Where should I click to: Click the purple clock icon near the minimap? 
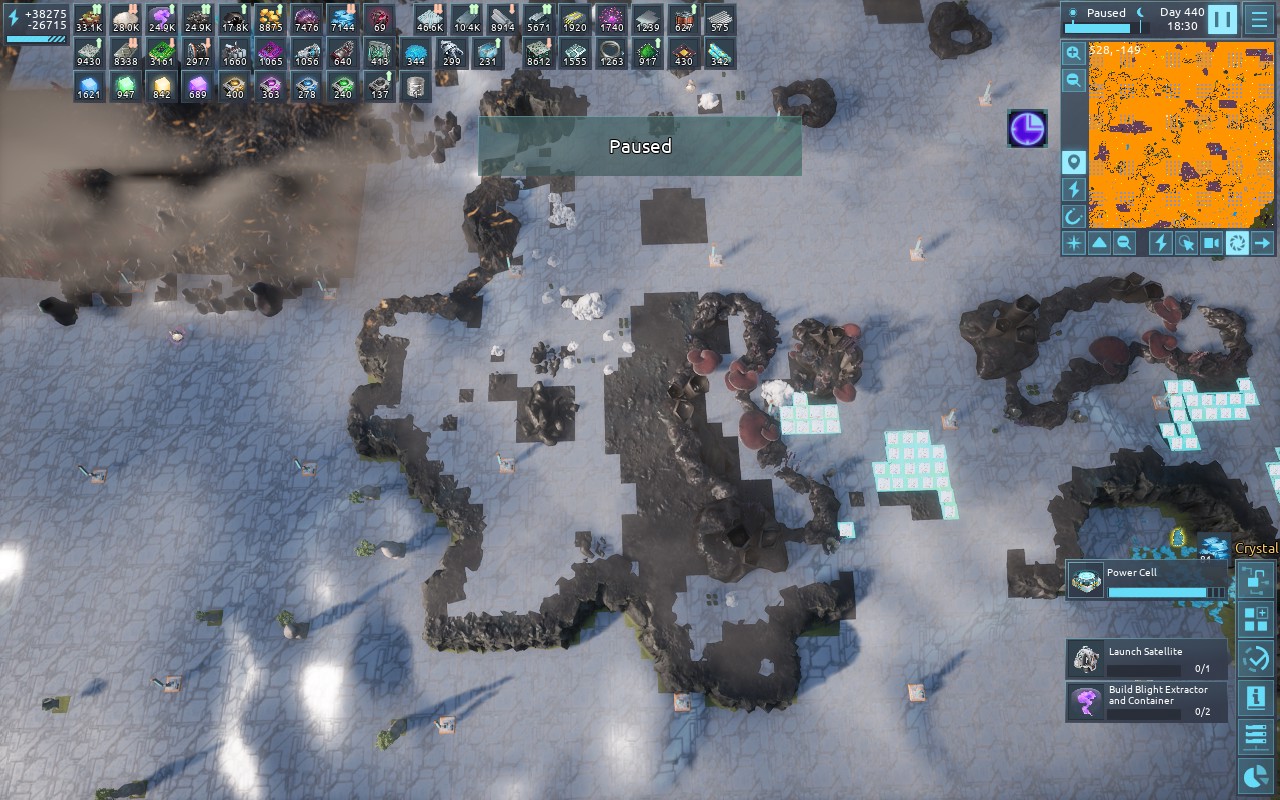click(1027, 129)
